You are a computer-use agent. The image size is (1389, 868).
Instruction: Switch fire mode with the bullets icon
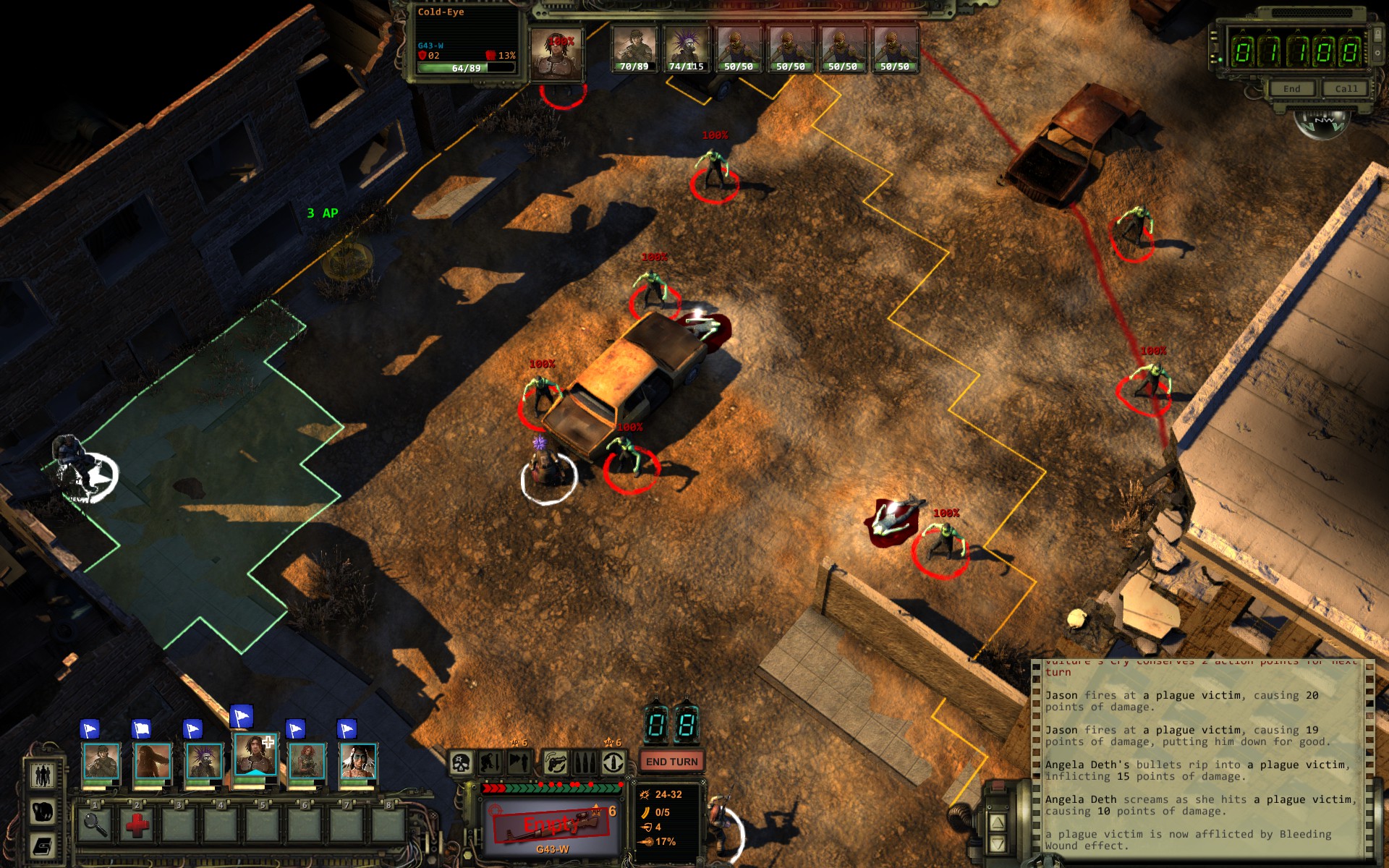584,762
